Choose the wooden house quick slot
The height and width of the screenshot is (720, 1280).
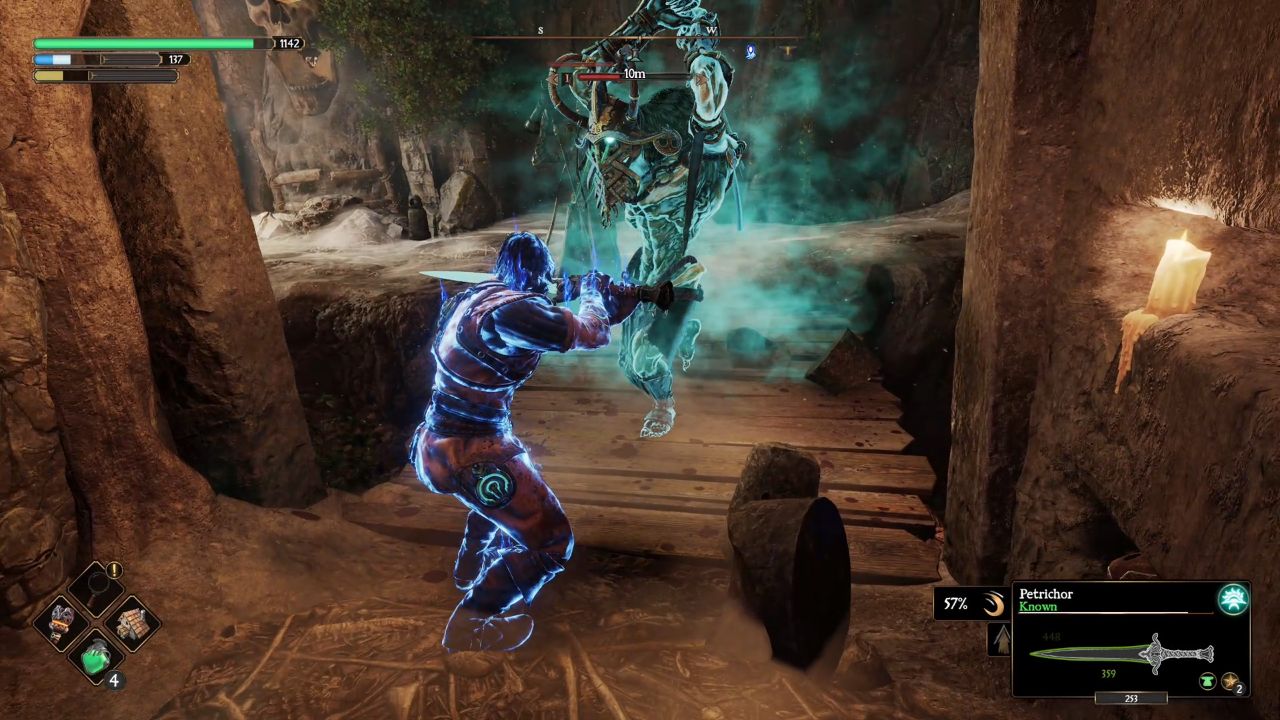click(133, 622)
